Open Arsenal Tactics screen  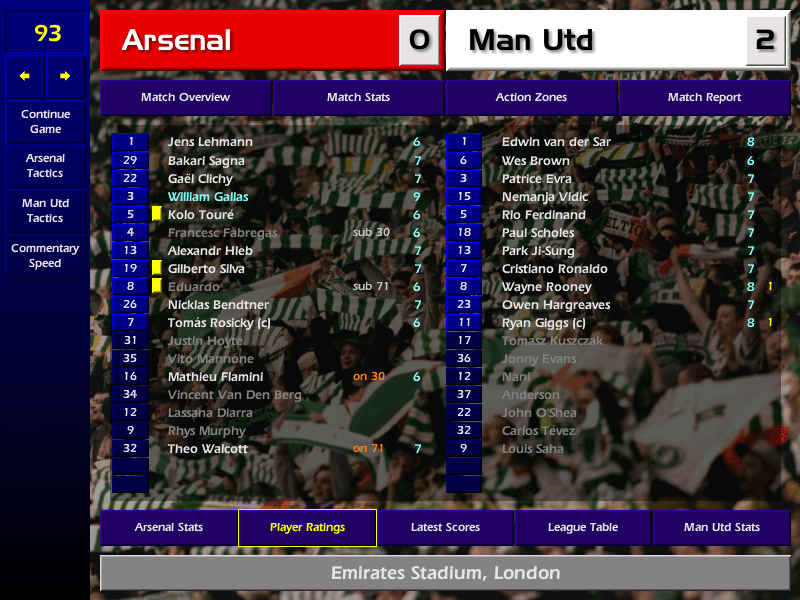coord(45,165)
